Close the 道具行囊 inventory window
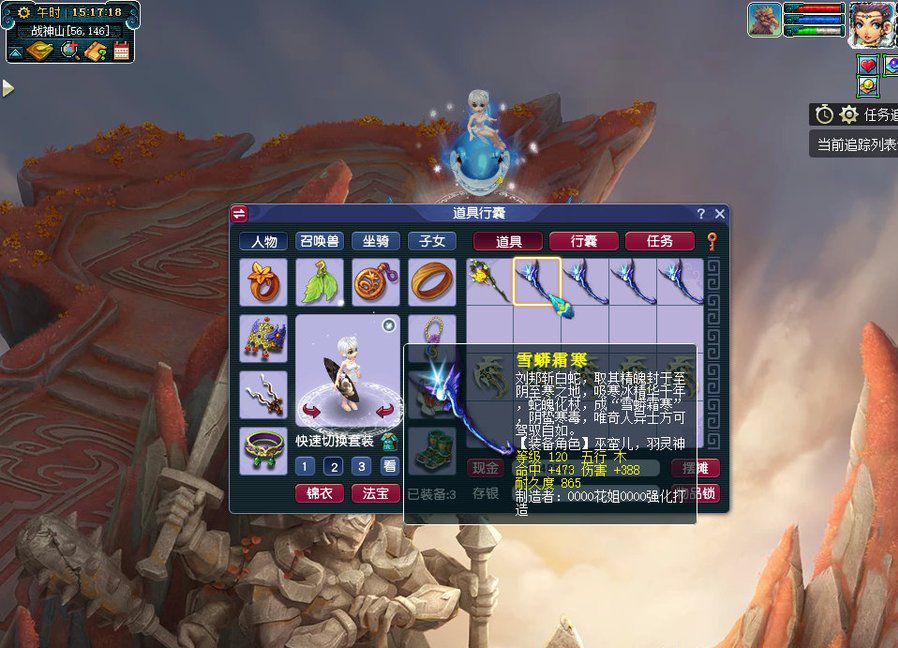Image resolution: width=898 pixels, height=648 pixels. click(719, 214)
